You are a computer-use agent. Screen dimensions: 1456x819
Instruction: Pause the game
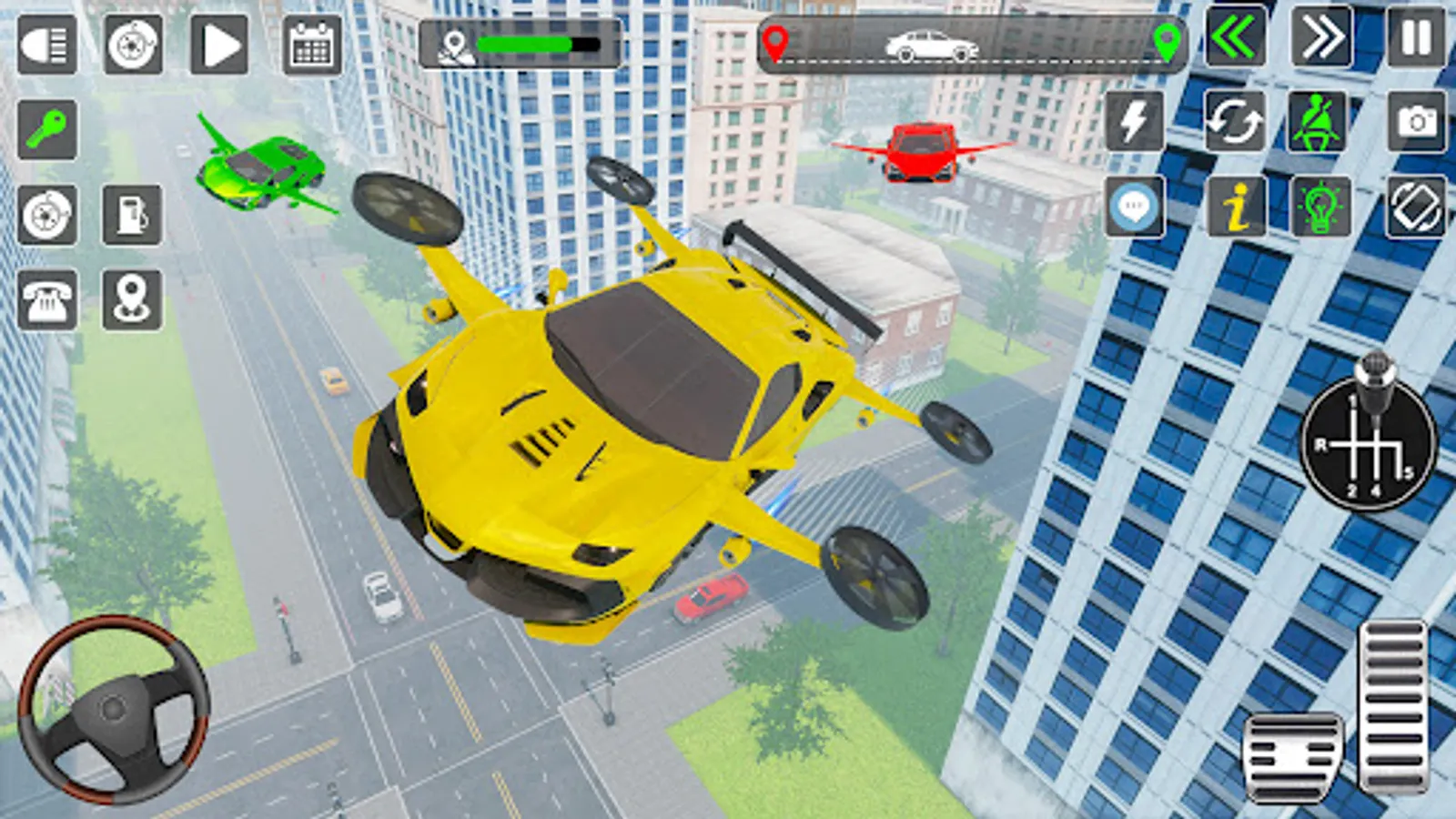[x=1412, y=39]
